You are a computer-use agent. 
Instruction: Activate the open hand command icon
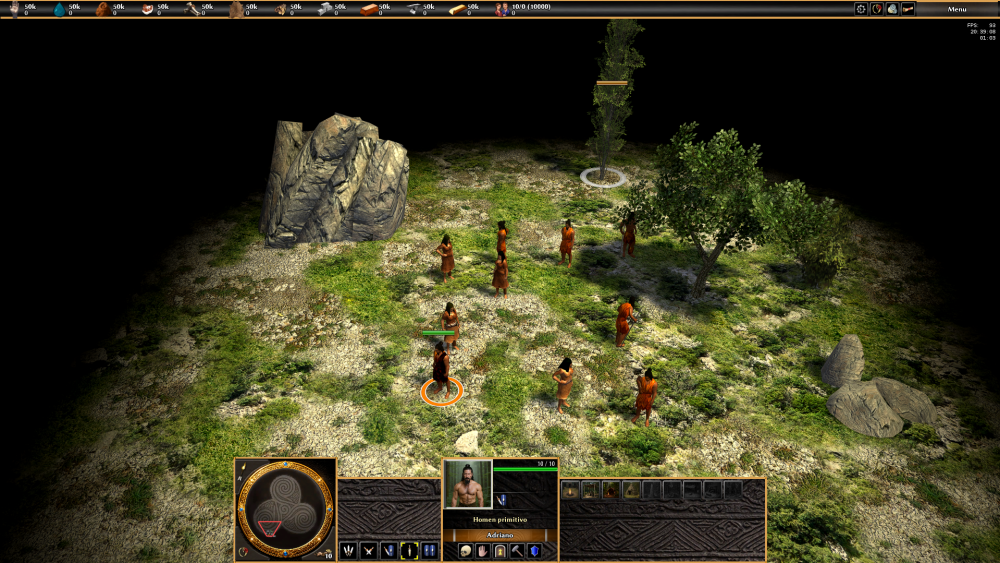point(482,551)
